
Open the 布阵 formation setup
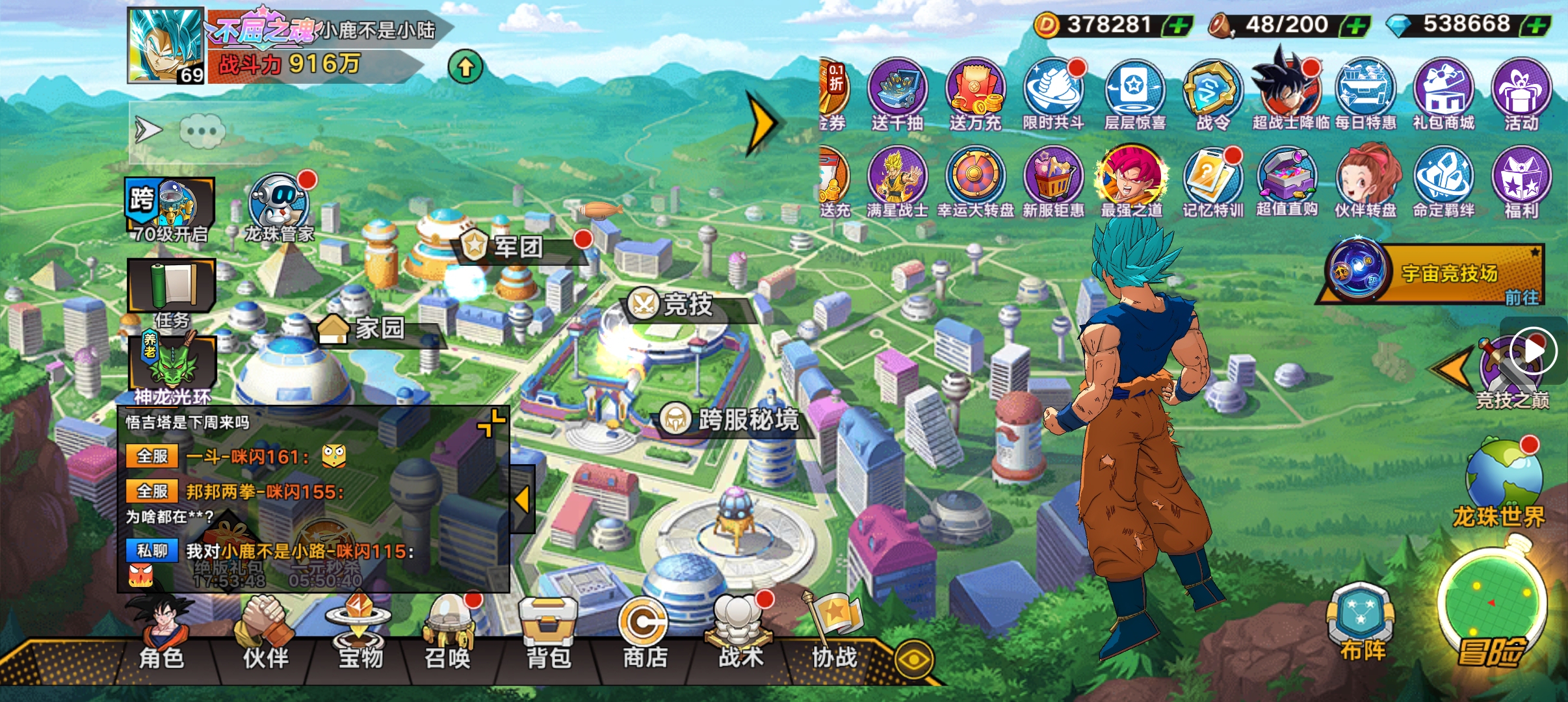coord(1361,621)
